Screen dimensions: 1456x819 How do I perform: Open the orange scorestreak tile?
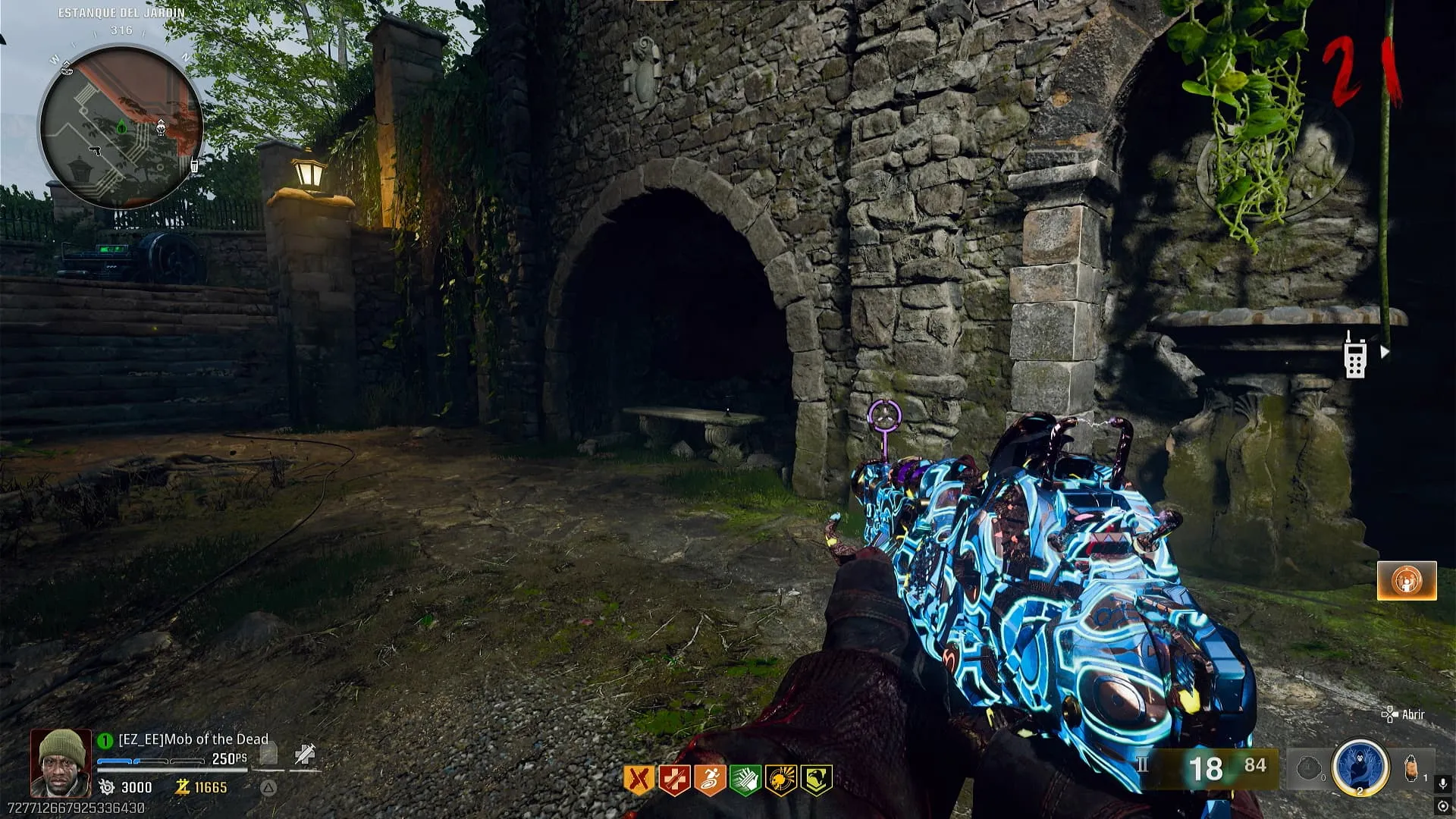pos(1407,581)
